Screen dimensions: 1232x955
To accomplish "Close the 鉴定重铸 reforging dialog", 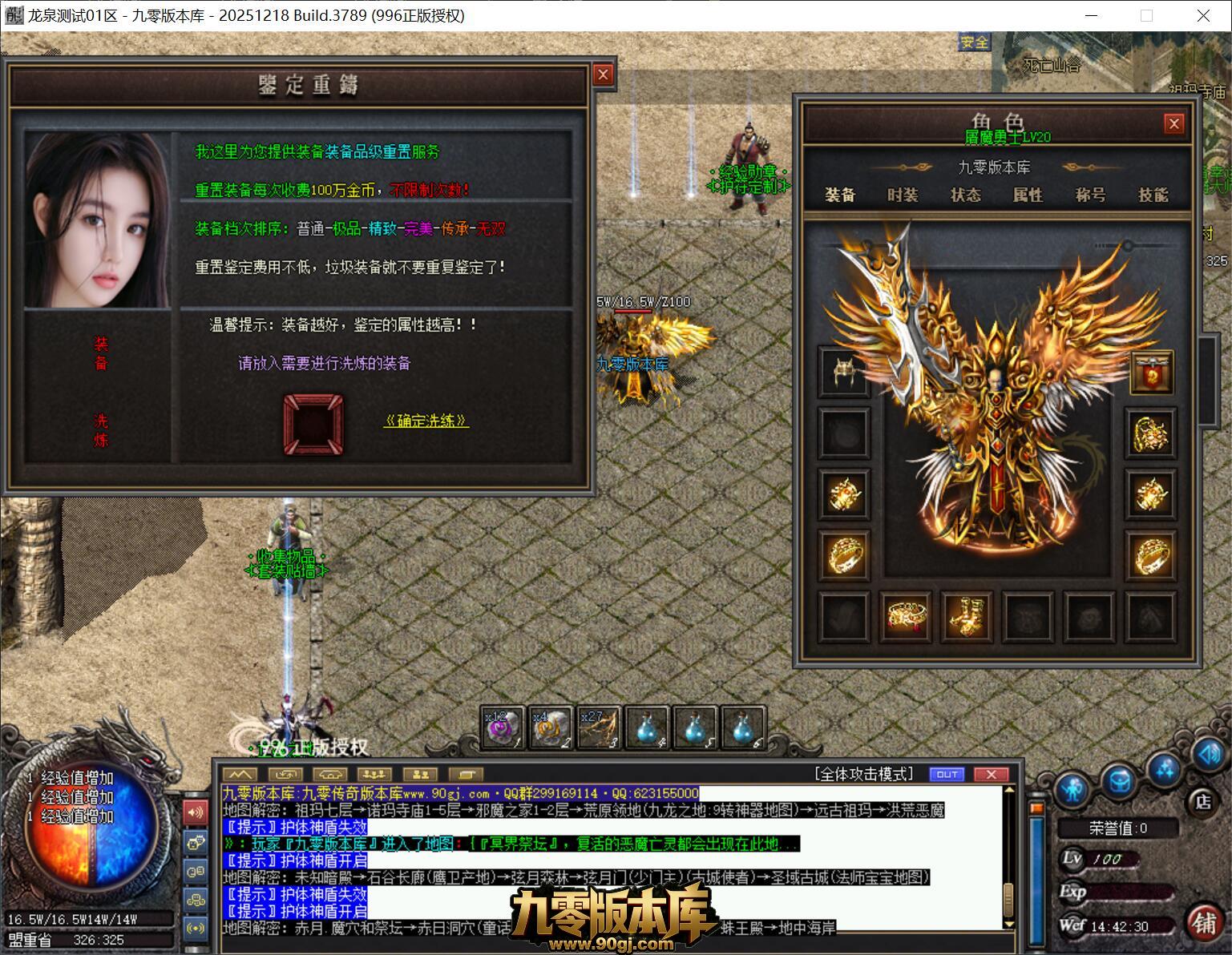I will 603,75.
